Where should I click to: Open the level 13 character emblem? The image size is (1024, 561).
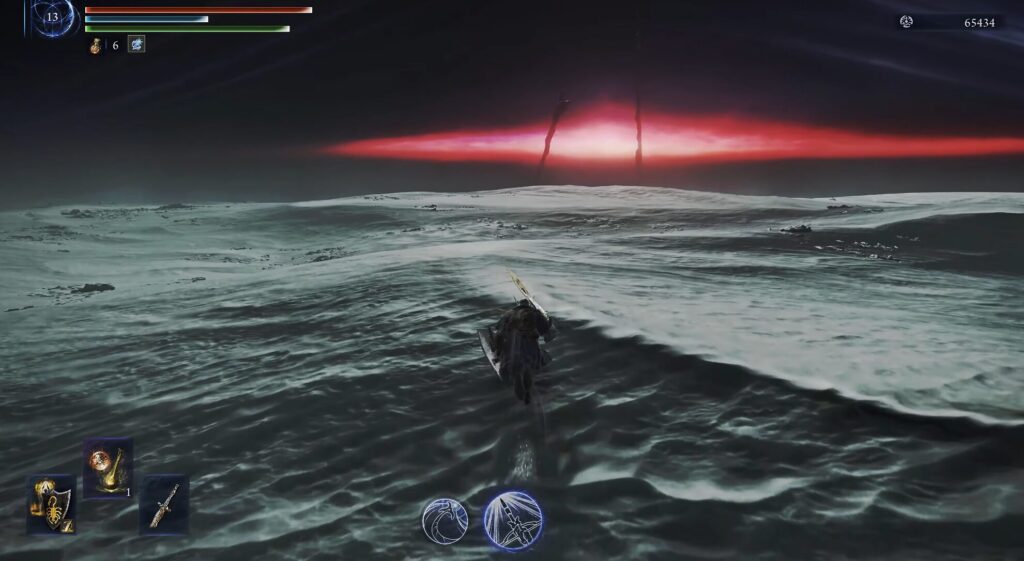(52, 17)
